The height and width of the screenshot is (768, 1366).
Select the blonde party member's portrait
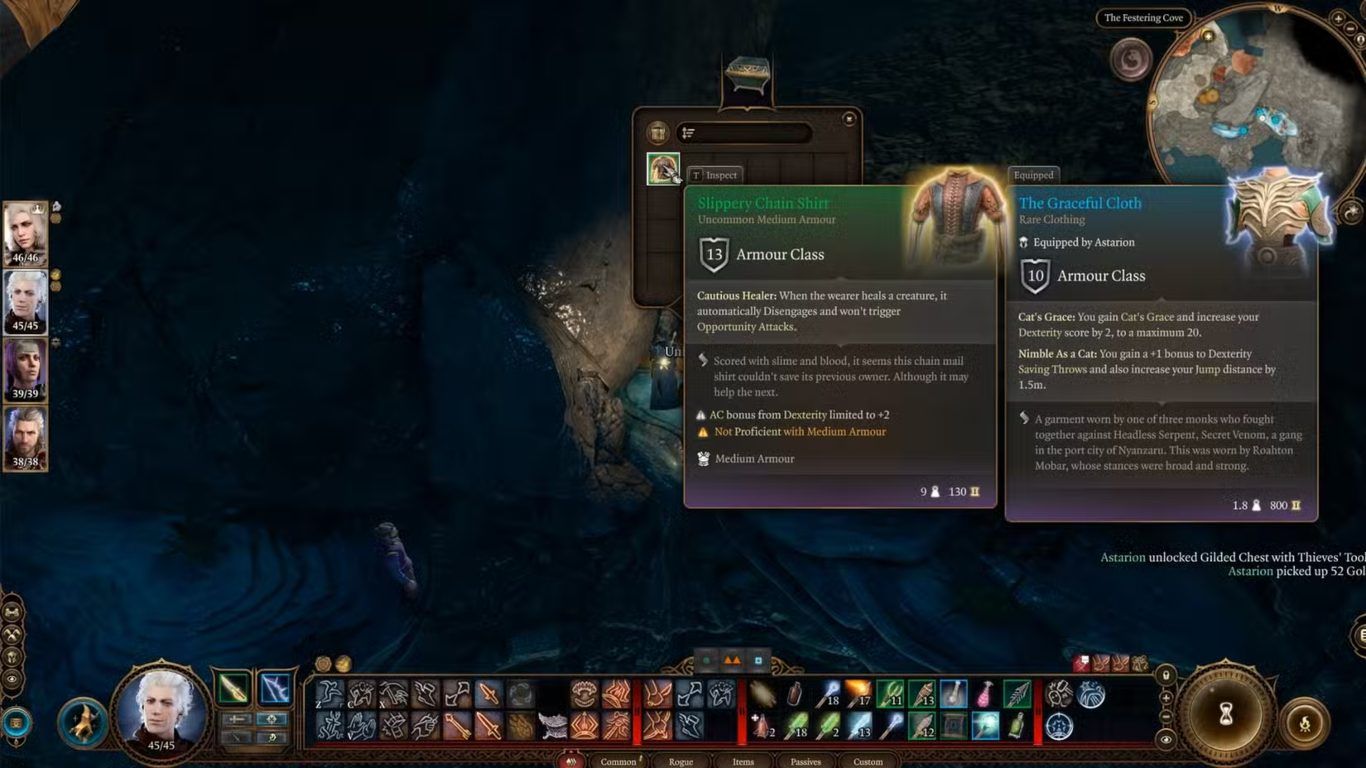coord(25,233)
